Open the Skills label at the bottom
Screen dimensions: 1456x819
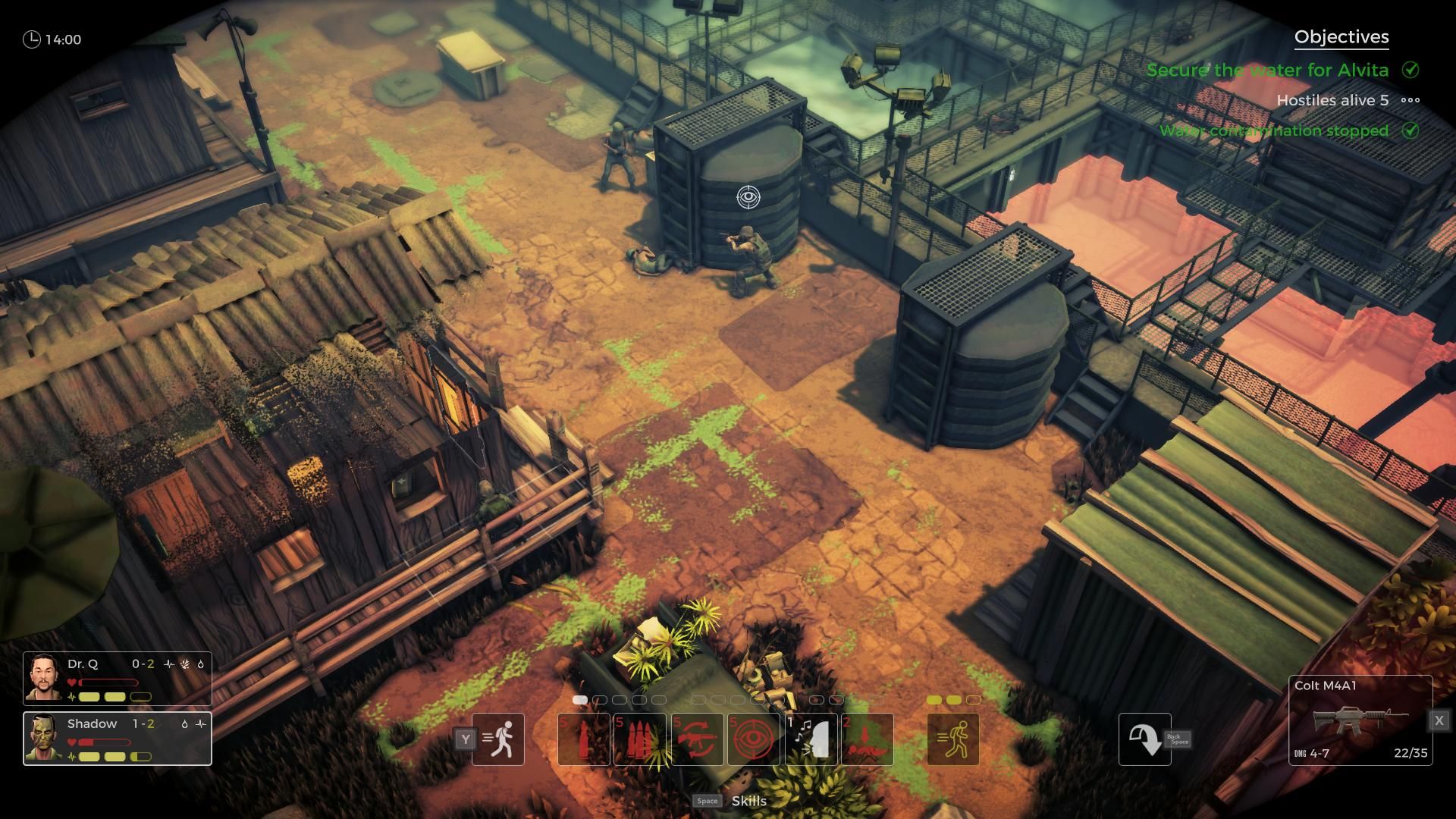748,801
